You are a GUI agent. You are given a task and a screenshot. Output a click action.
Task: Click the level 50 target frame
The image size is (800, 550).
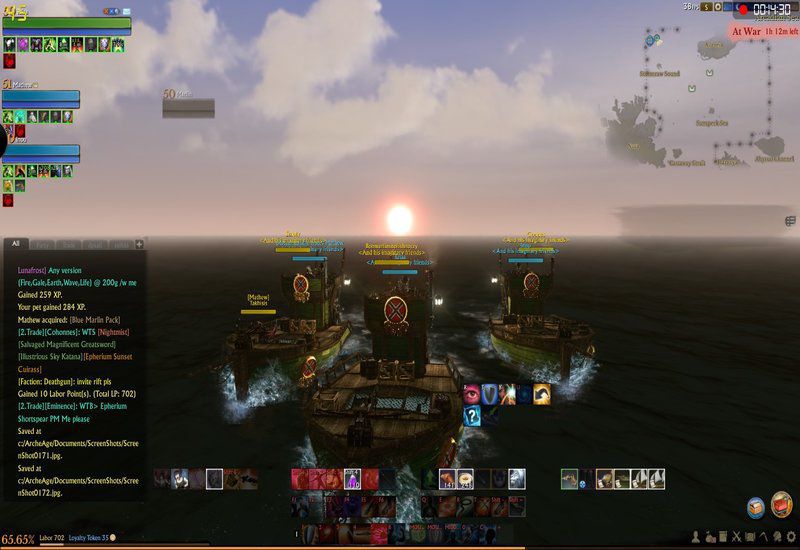point(188,105)
